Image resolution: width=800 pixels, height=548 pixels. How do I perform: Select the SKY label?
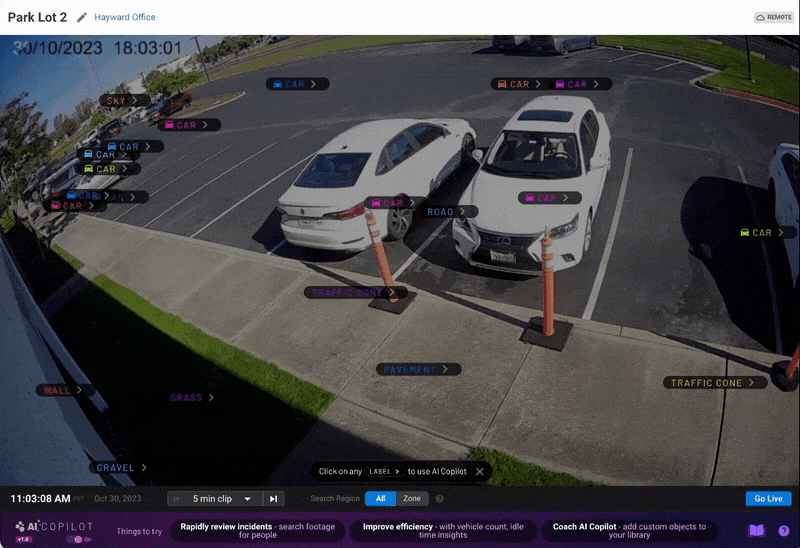124,100
